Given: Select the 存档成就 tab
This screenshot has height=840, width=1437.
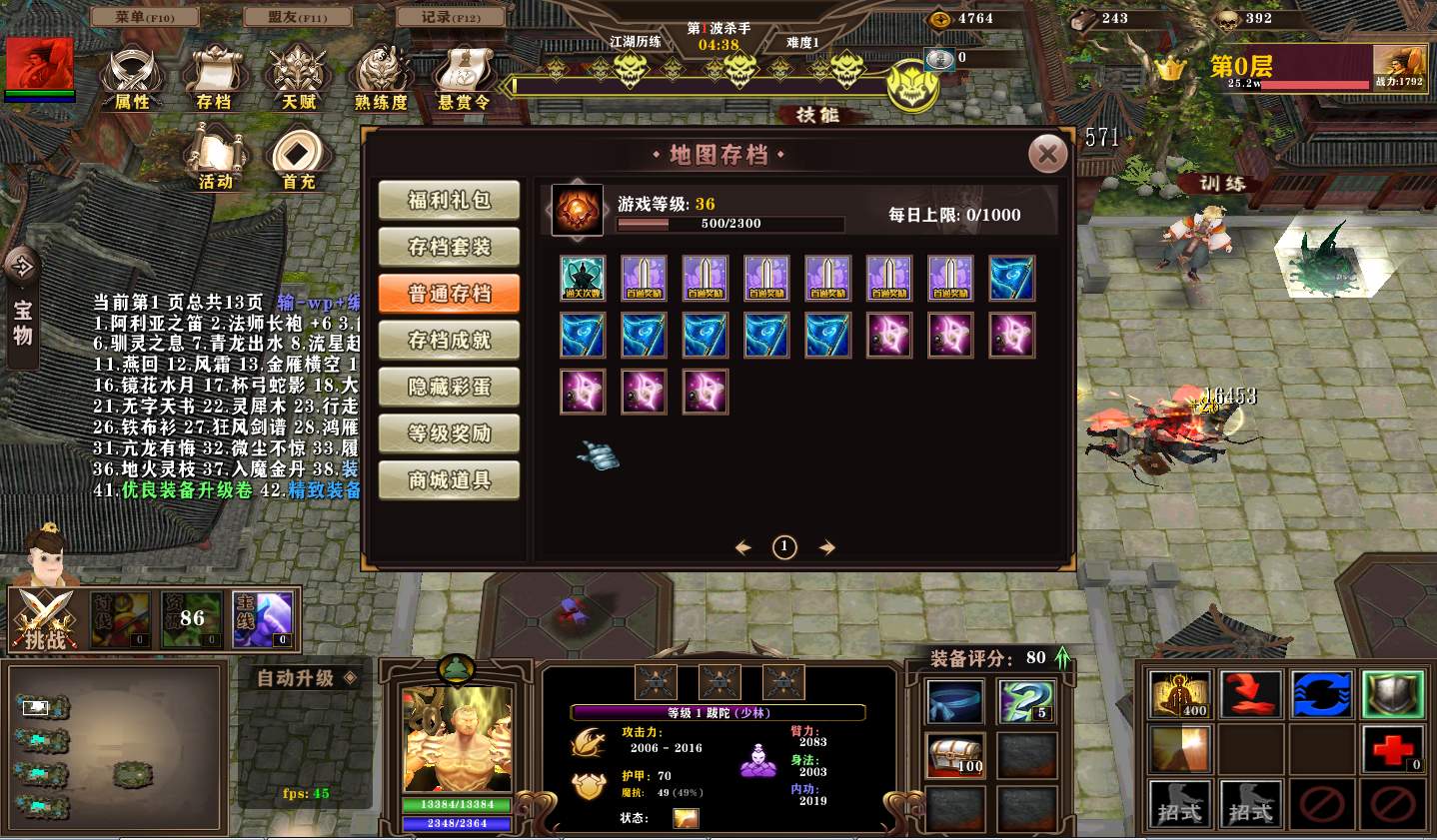Looking at the screenshot, I should [449, 340].
